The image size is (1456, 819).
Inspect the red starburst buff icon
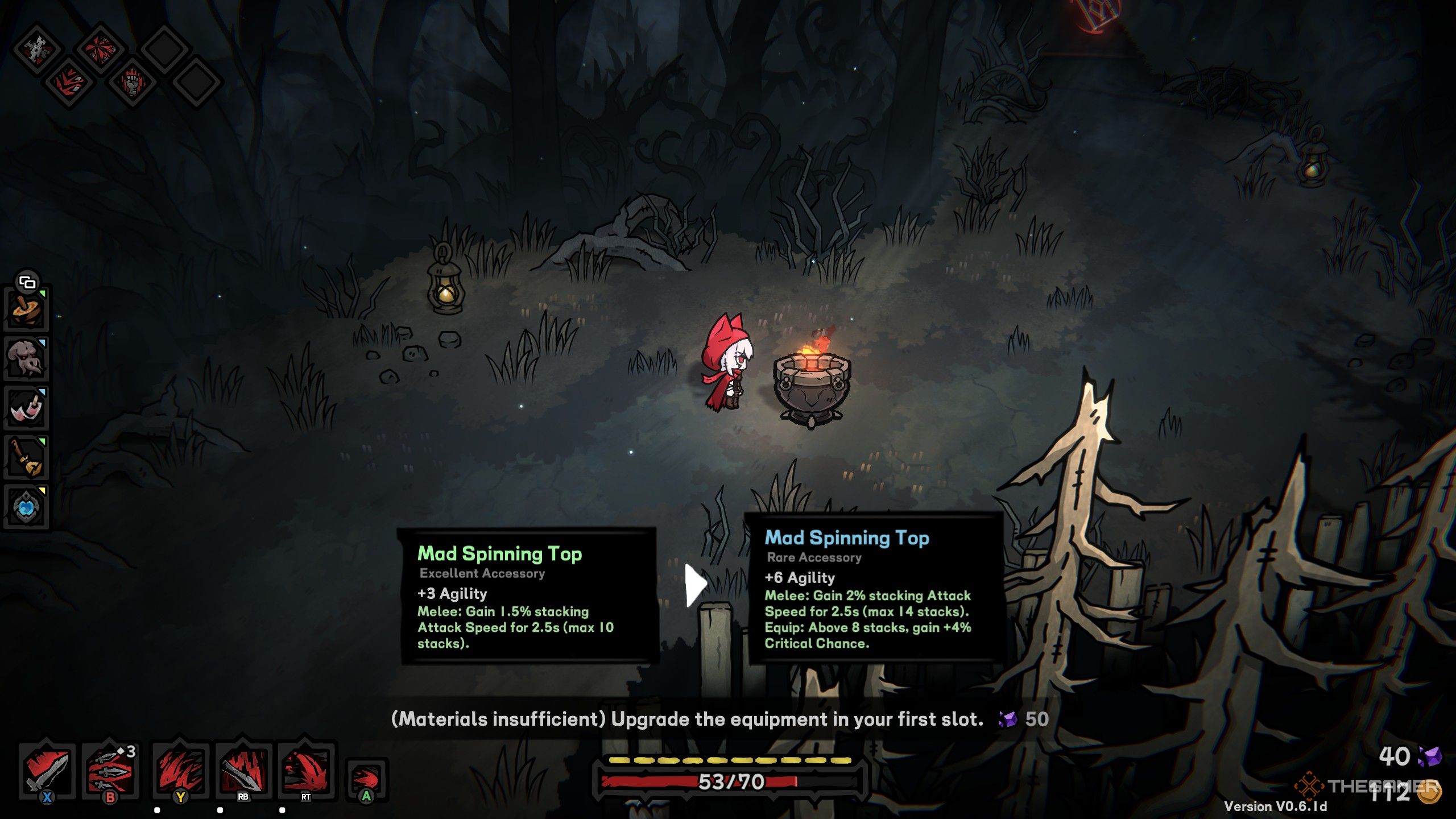101,48
